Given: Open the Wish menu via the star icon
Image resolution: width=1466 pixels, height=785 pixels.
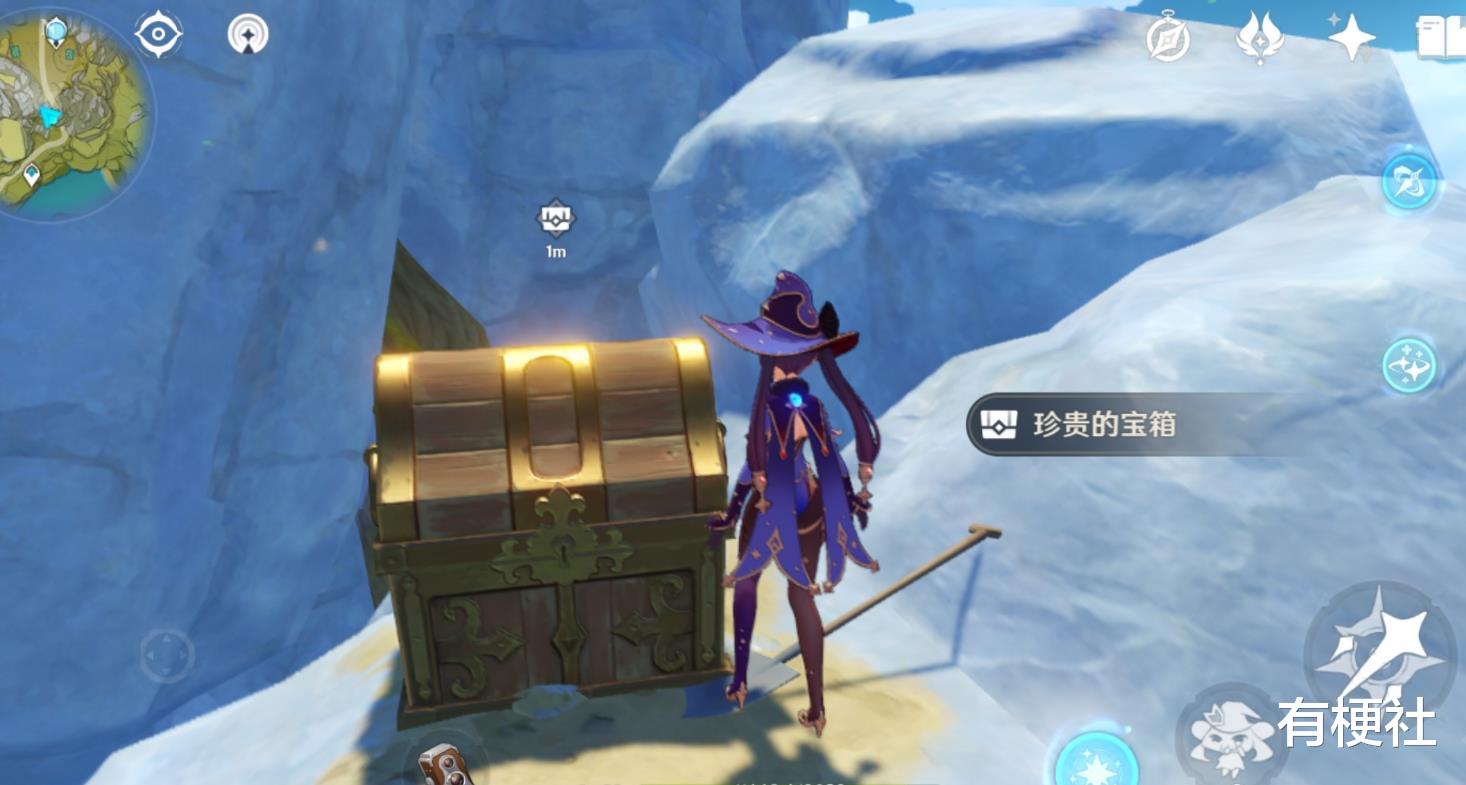Looking at the screenshot, I should (x=1352, y=38).
